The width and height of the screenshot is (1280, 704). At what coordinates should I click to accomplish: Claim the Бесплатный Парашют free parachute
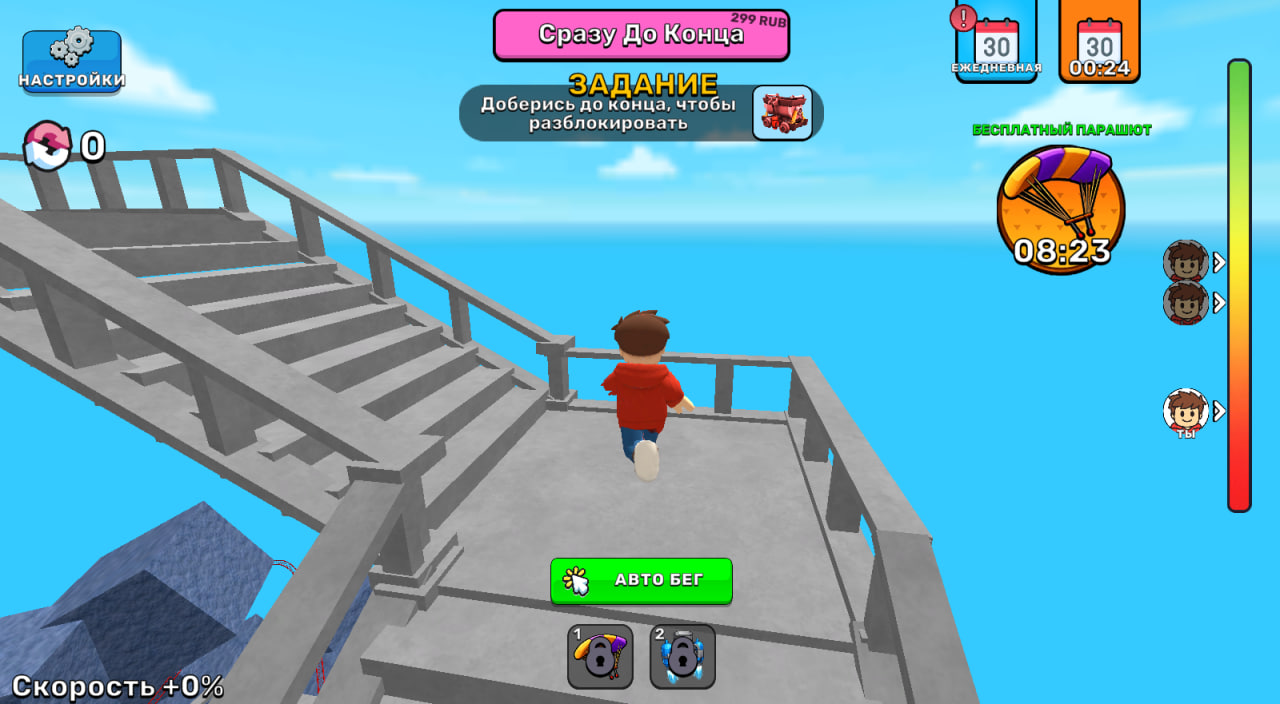coord(1061,208)
